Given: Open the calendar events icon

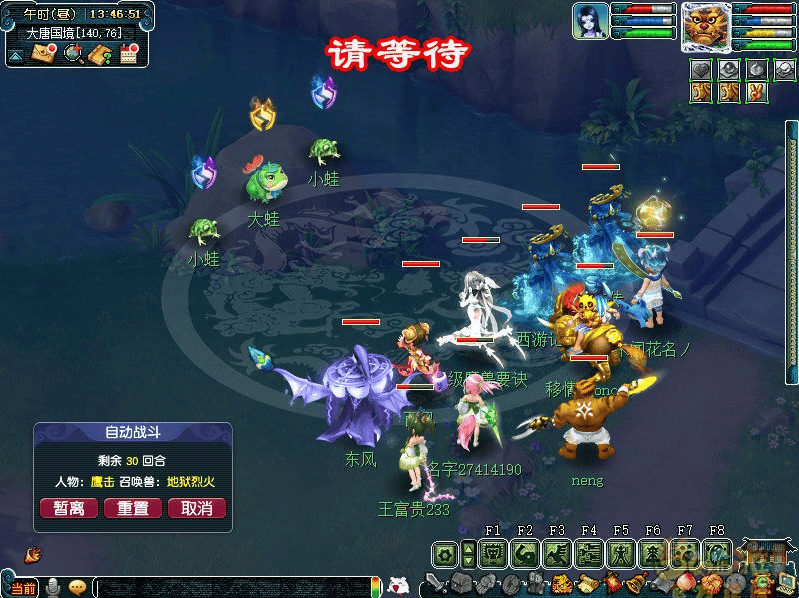Looking at the screenshot, I should [128, 54].
